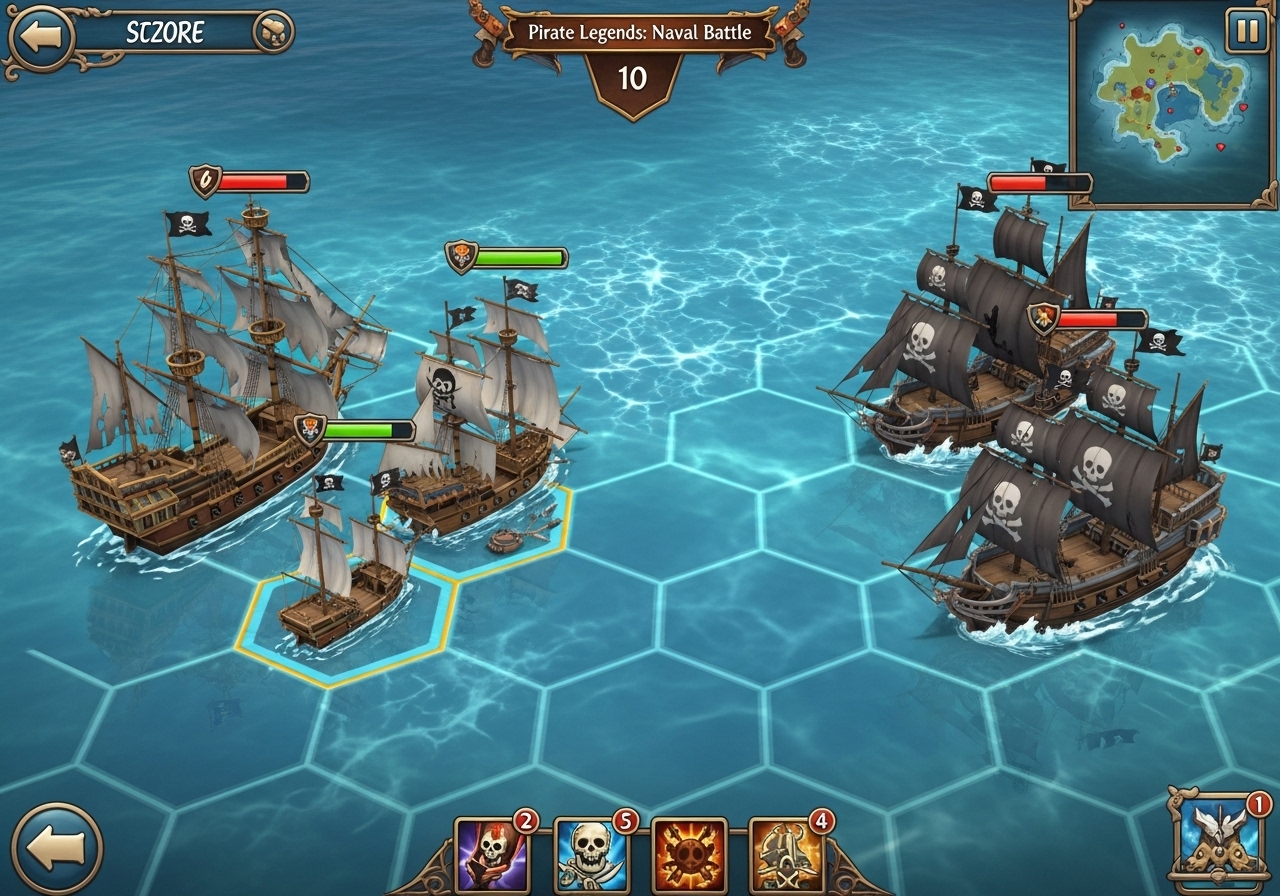Click the back arrow on the SCZORE banner

40,37
